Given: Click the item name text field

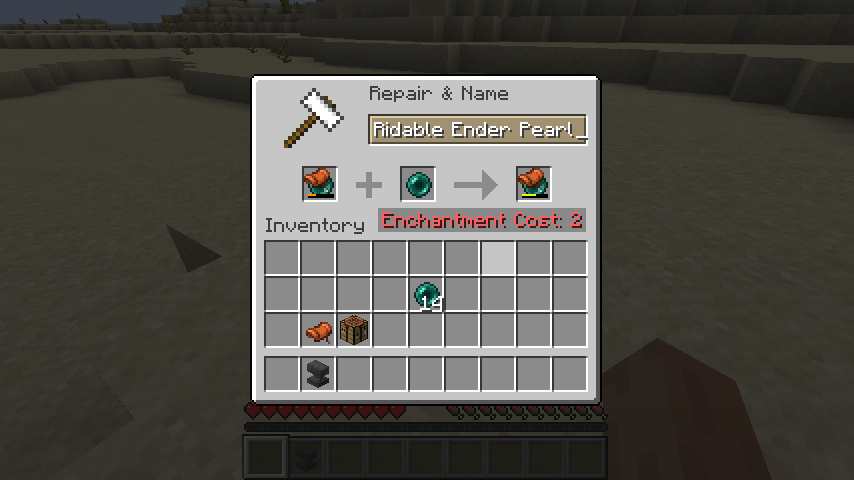Looking at the screenshot, I should pos(477,130).
